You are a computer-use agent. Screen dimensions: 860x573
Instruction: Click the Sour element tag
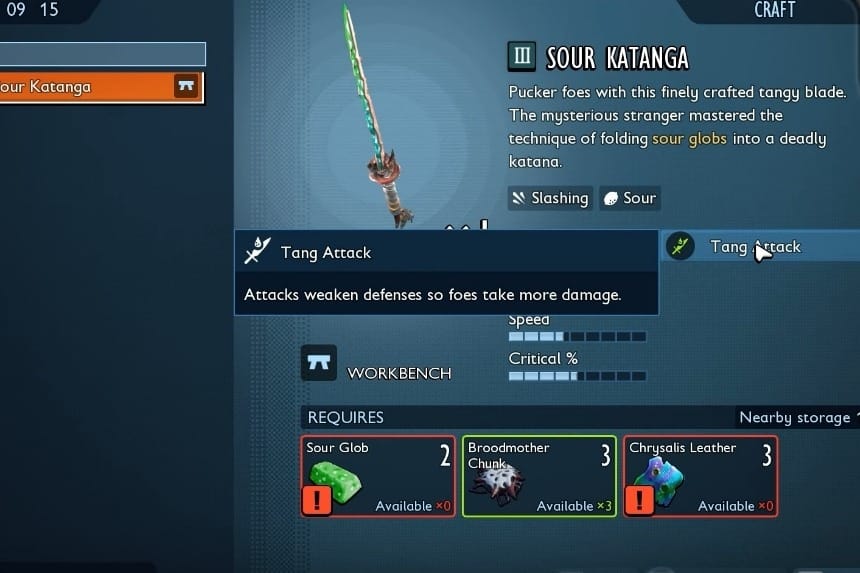[x=629, y=198]
